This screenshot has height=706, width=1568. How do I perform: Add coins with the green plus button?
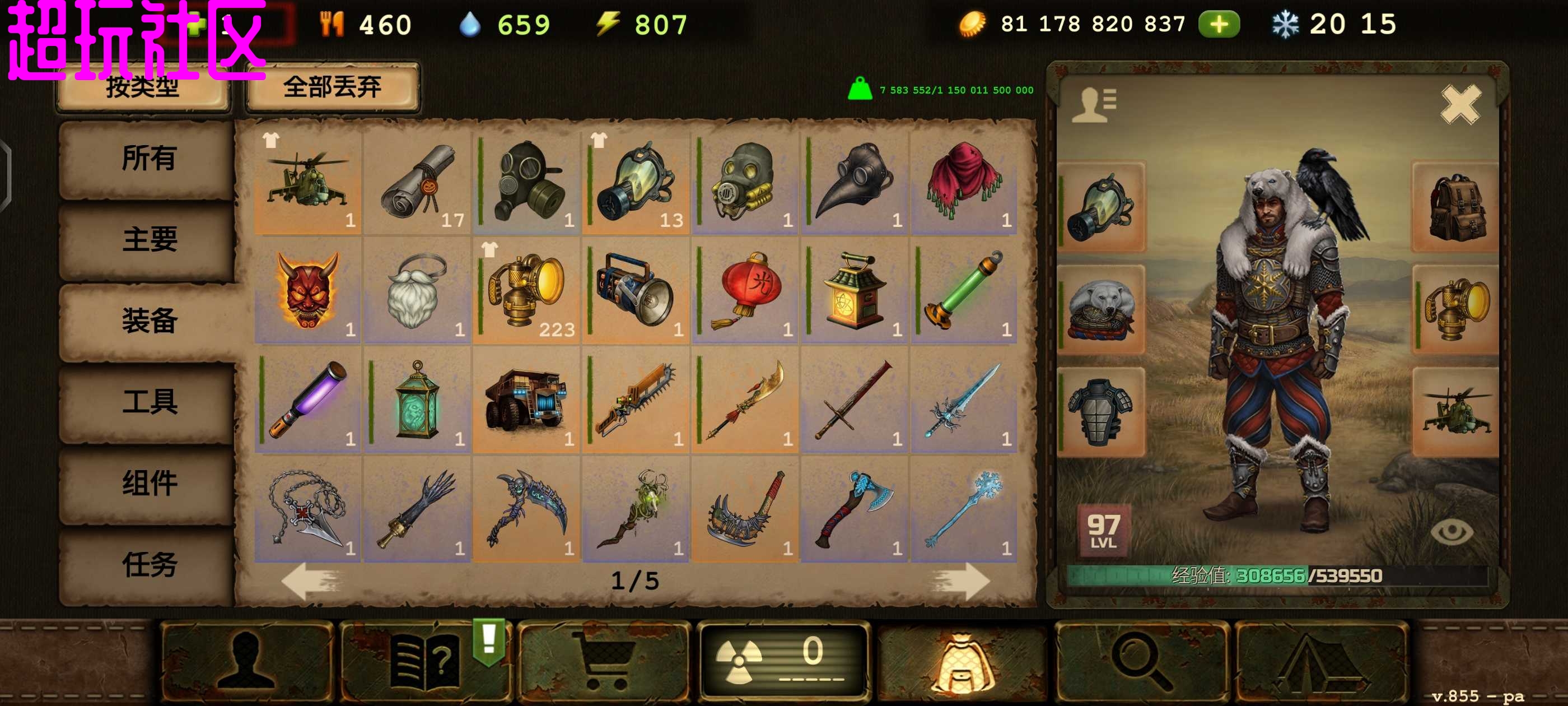(x=1219, y=25)
